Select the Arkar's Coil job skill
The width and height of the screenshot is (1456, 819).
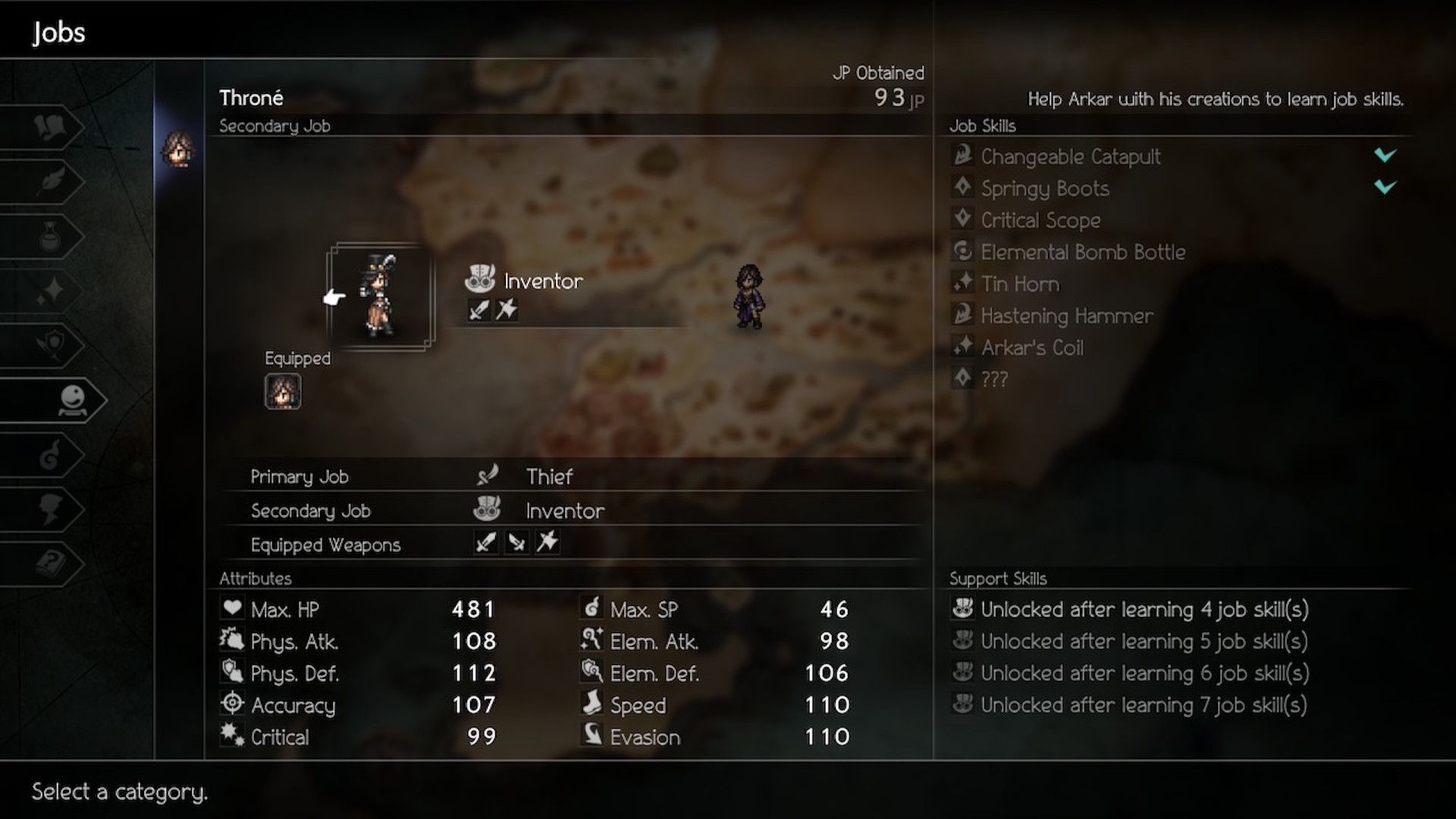[1031, 347]
